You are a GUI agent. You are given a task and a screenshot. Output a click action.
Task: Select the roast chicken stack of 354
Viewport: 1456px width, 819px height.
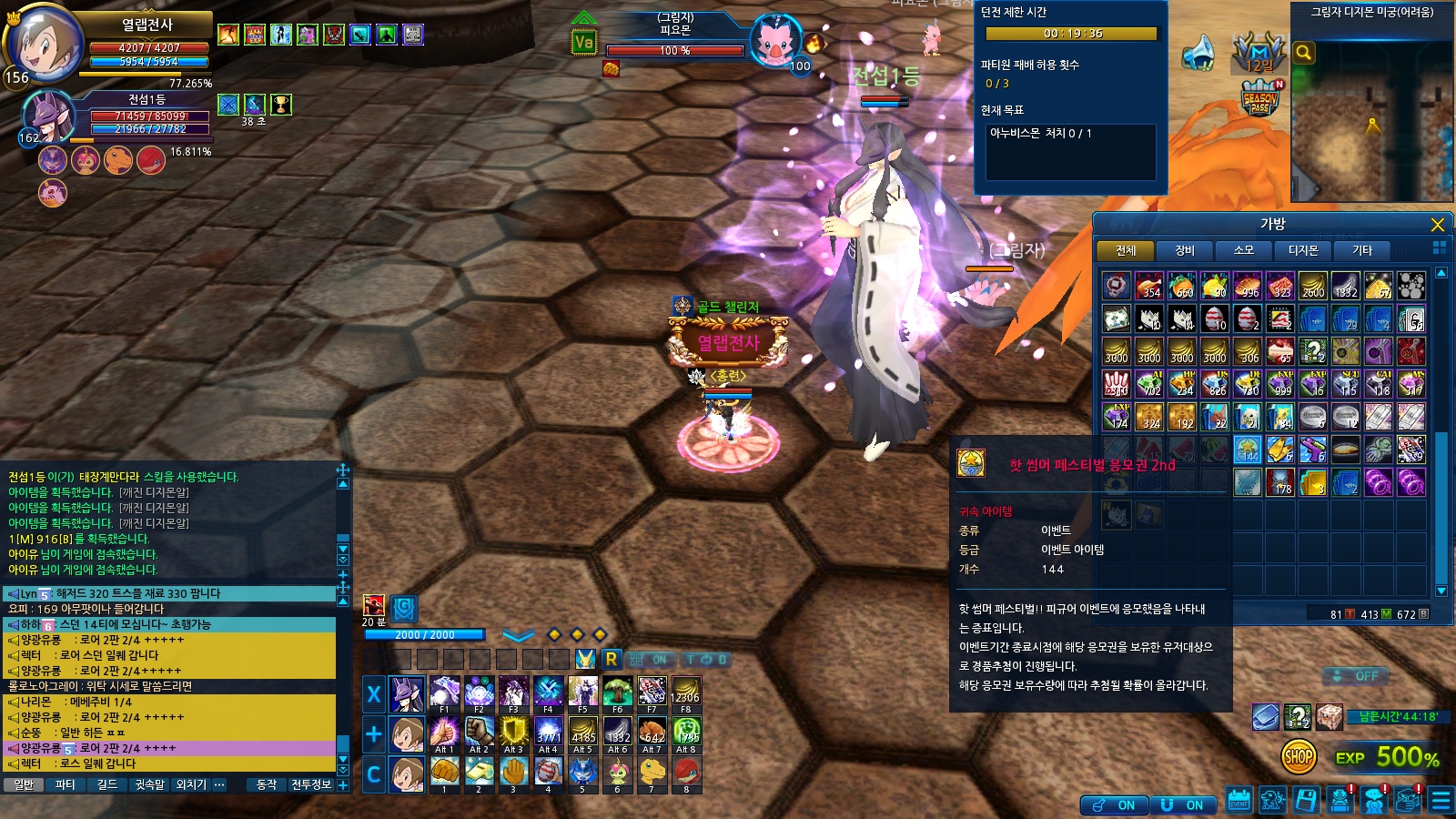pyautogui.click(x=1149, y=286)
